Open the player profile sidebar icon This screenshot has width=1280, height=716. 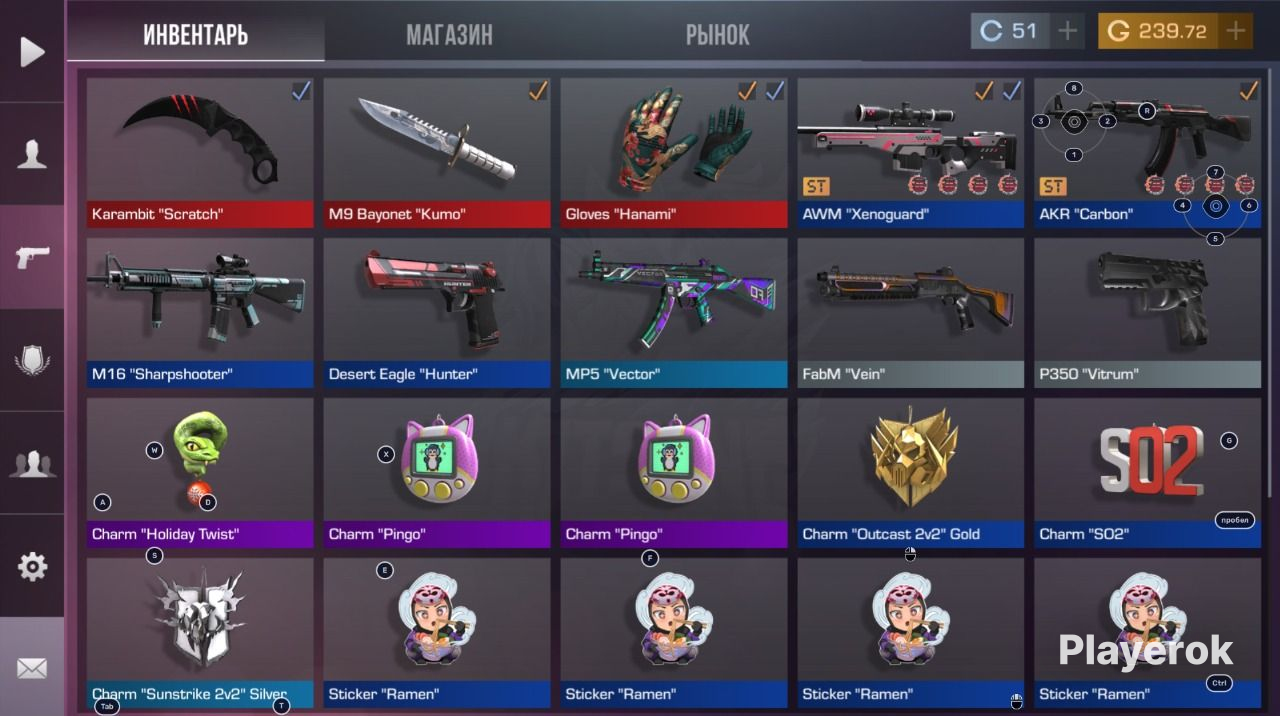32,154
